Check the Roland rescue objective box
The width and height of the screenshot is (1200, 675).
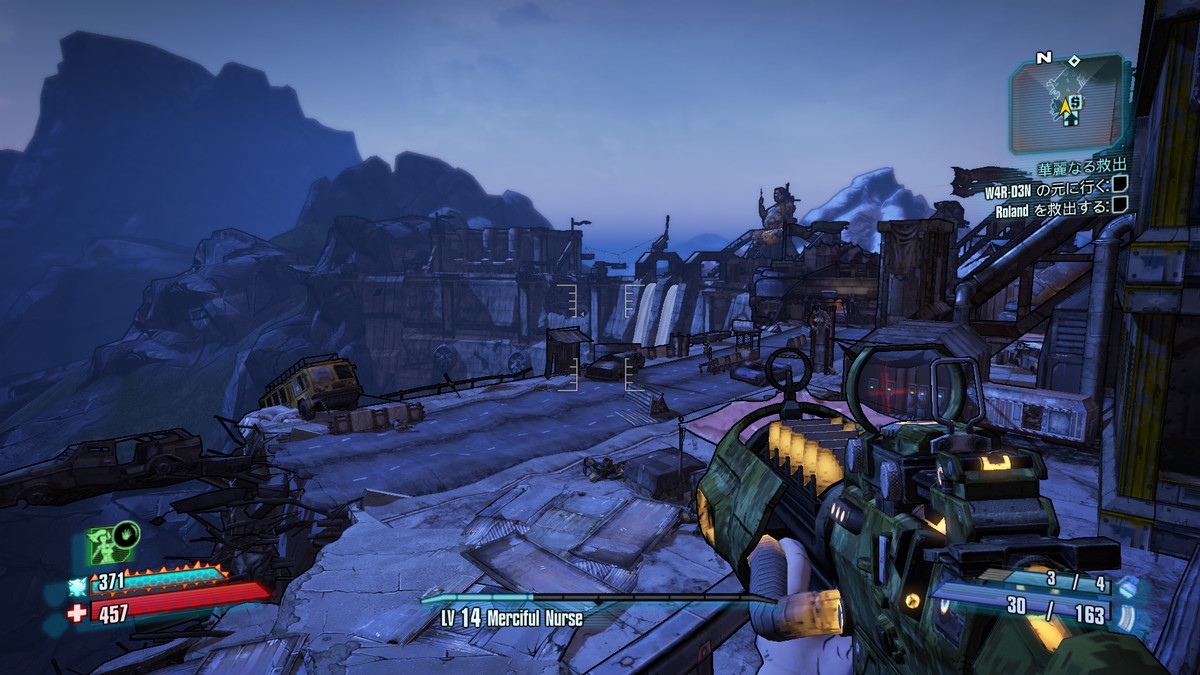click(1119, 206)
